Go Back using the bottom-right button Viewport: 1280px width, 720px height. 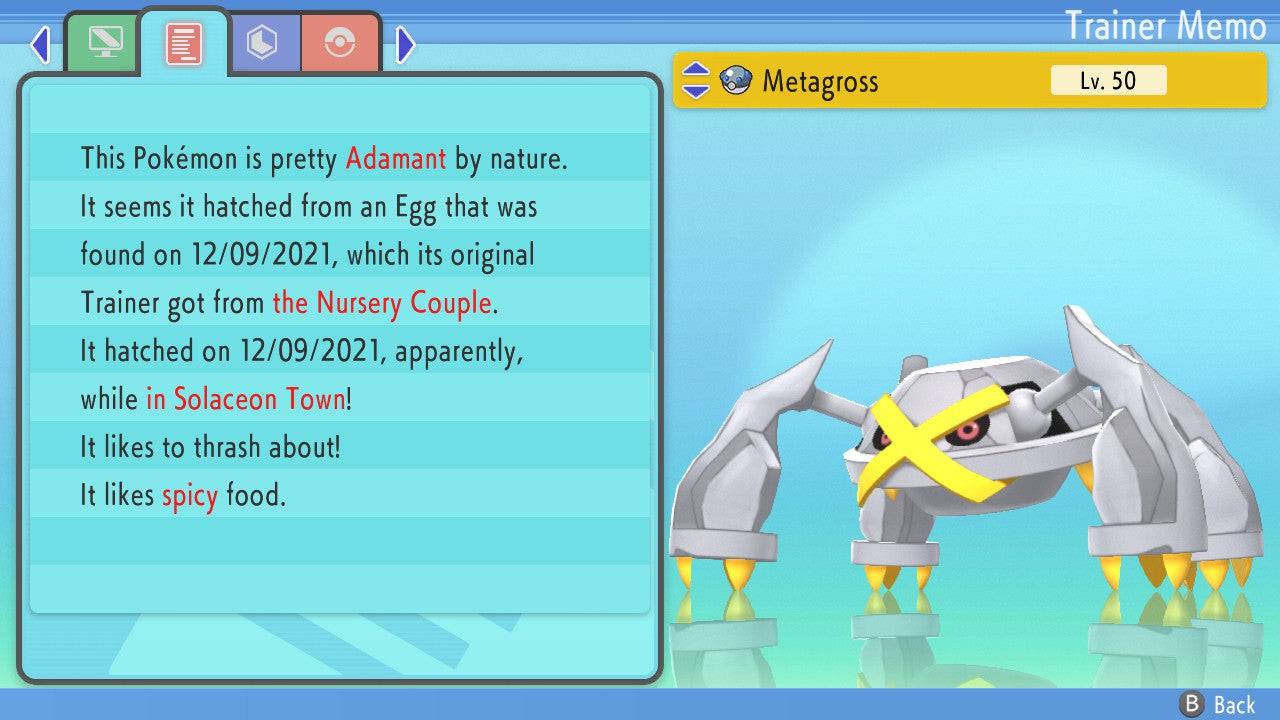[x=1220, y=705]
